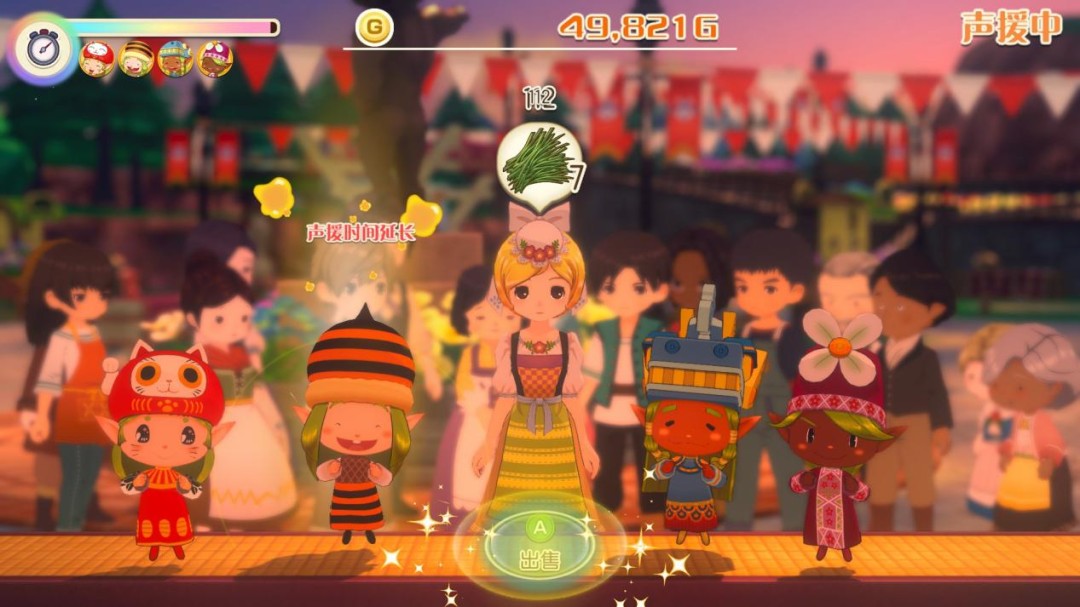Screen dimensions: 1080x607
Task: Pick the pink flower-hat sprite portrait
Action: click(214, 59)
